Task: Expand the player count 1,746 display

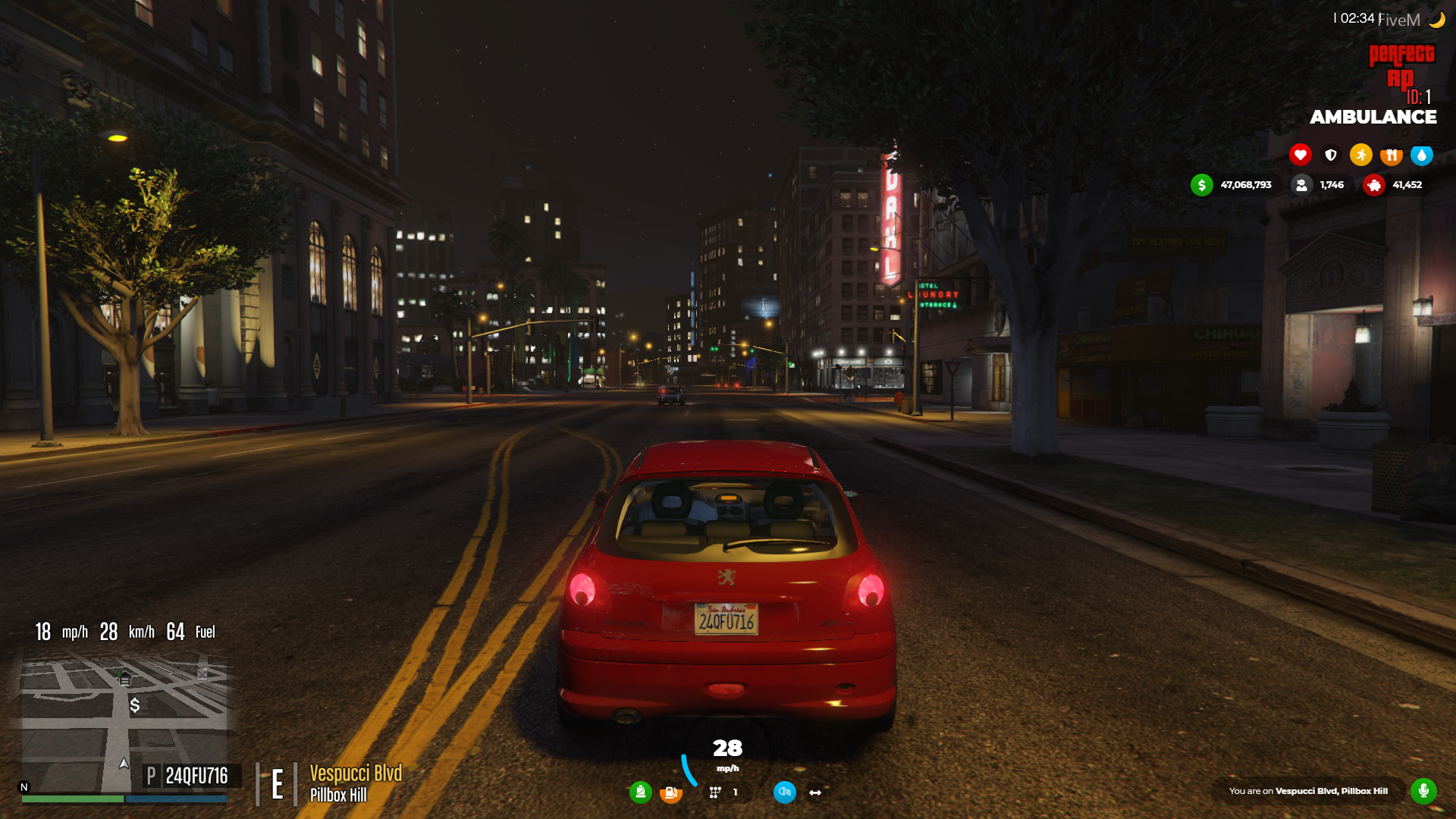Action: [1319, 184]
